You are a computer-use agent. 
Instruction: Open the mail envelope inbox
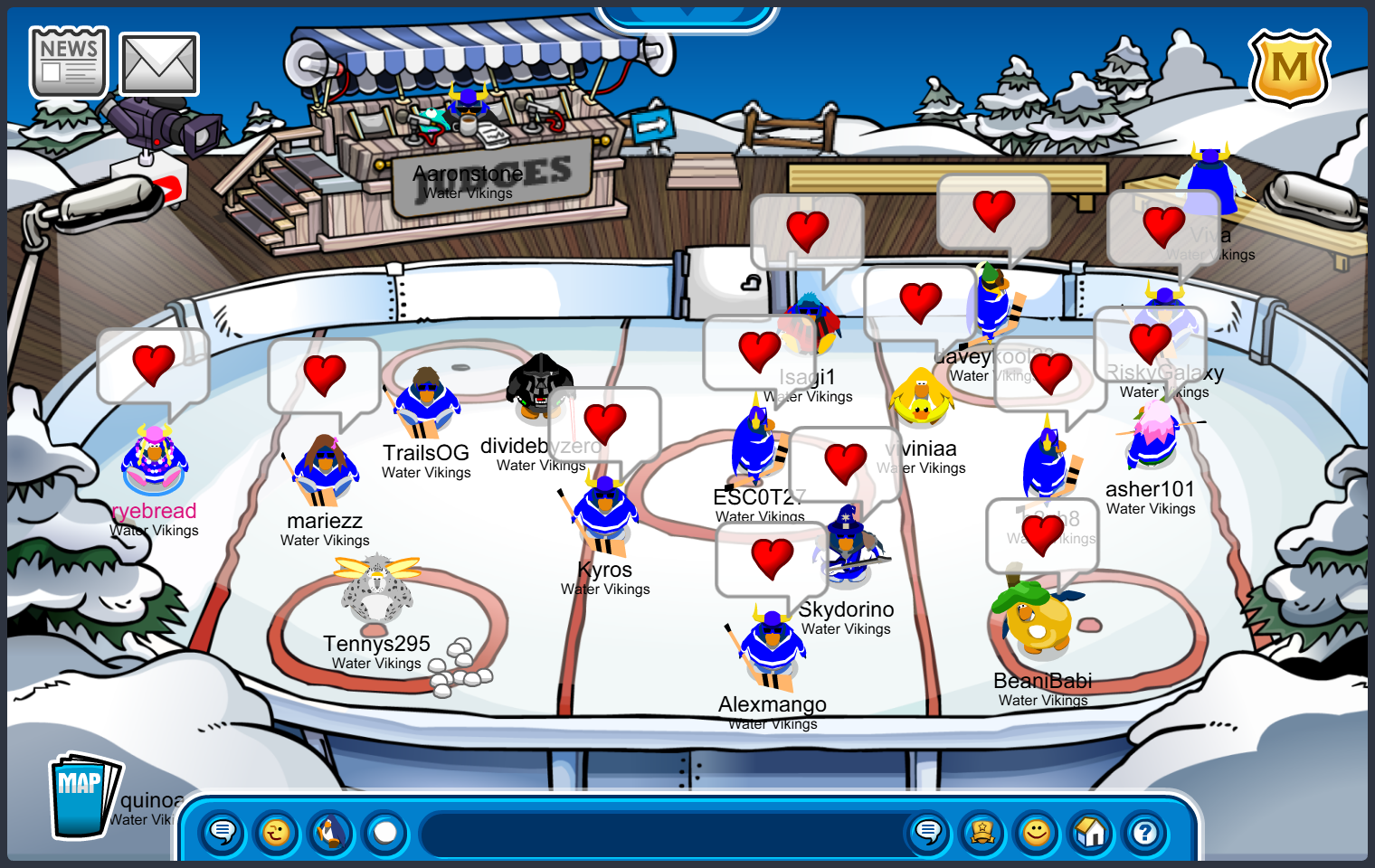pos(159,64)
